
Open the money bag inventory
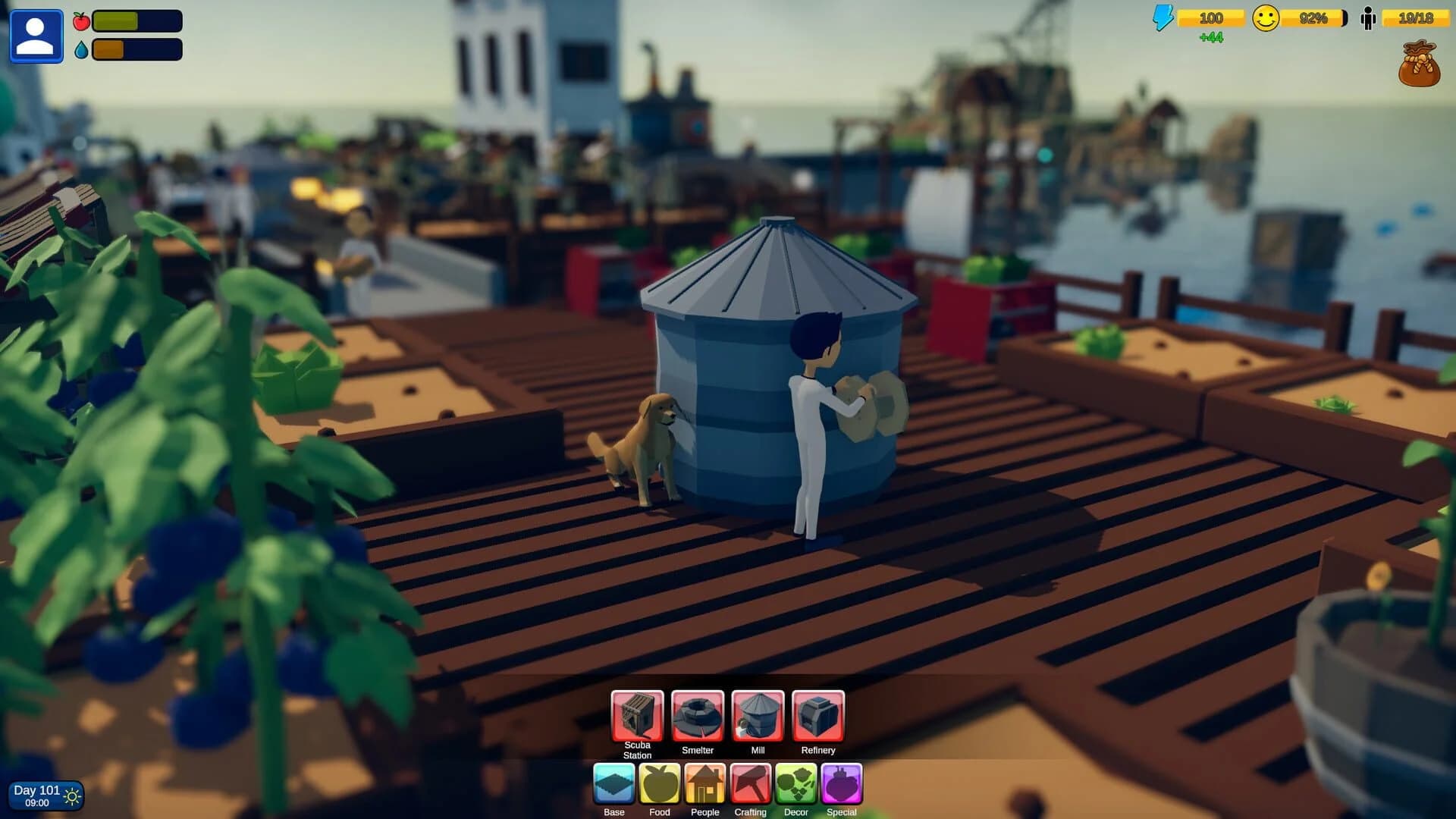tap(1418, 67)
